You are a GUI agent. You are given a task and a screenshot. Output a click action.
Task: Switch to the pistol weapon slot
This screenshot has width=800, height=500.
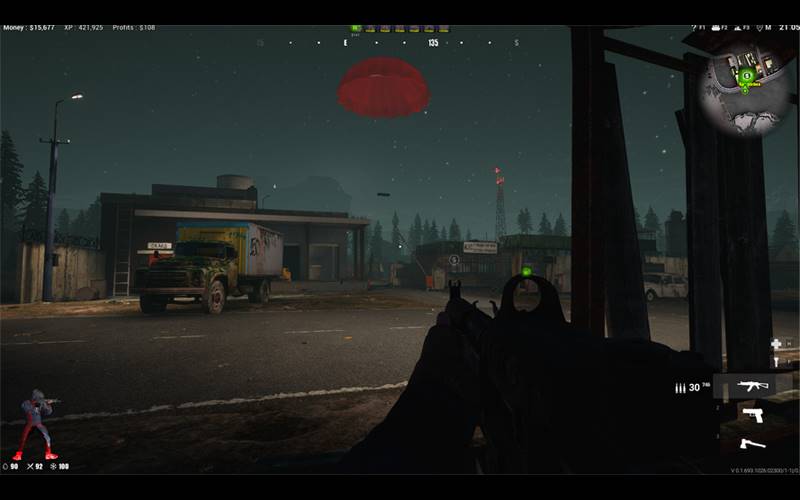click(x=752, y=414)
